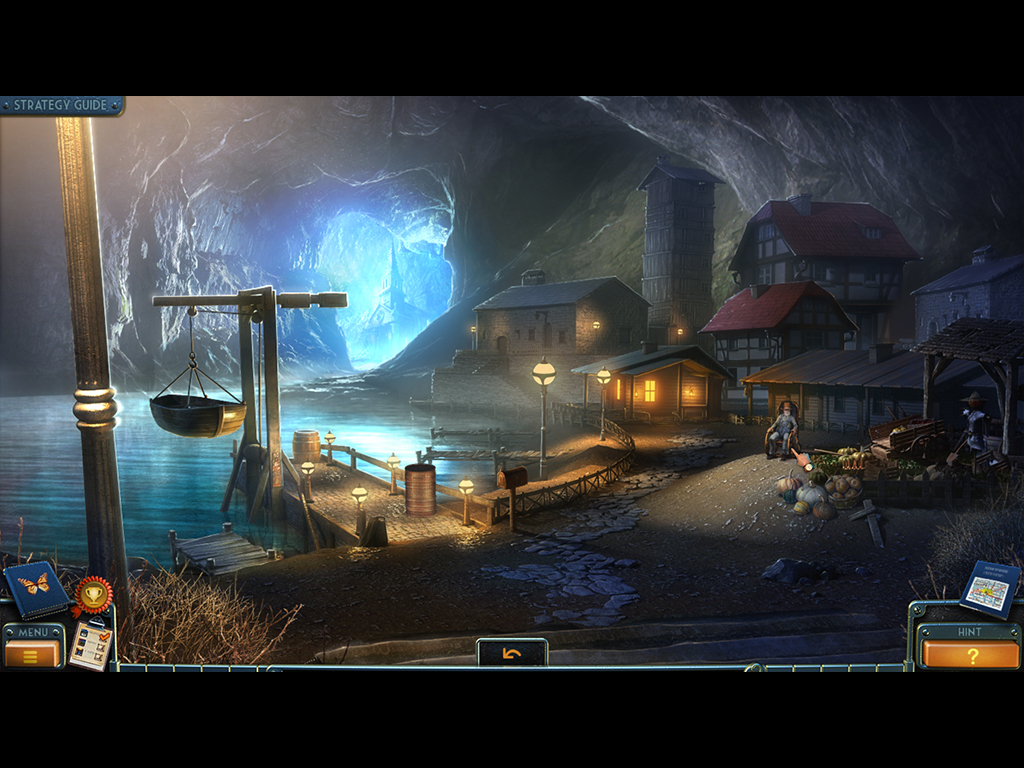This screenshot has width=1024, height=768.
Task: Open the butterfly journal book
Action: (x=35, y=587)
